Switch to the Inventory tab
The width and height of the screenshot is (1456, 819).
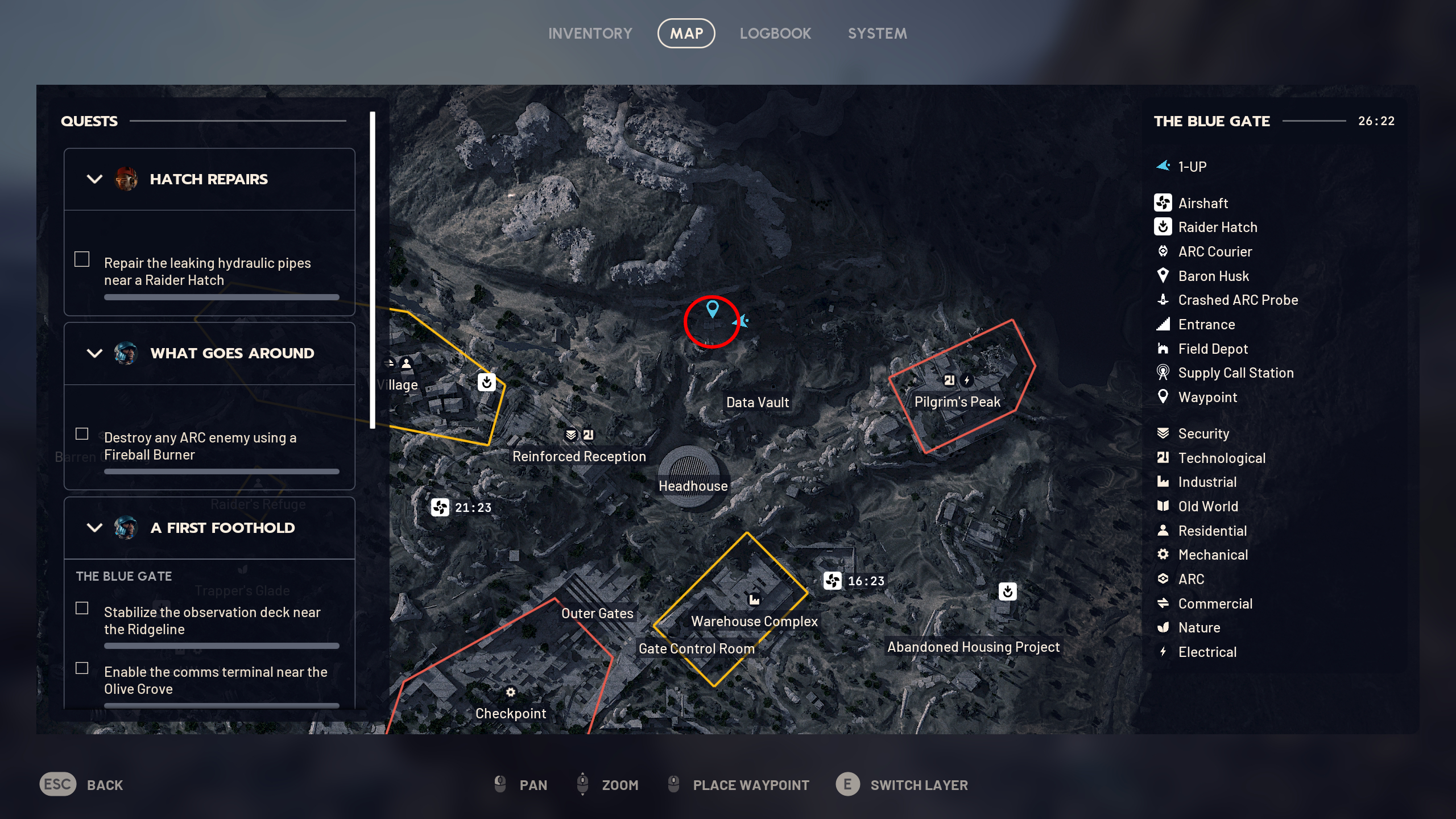[x=590, y=33]
